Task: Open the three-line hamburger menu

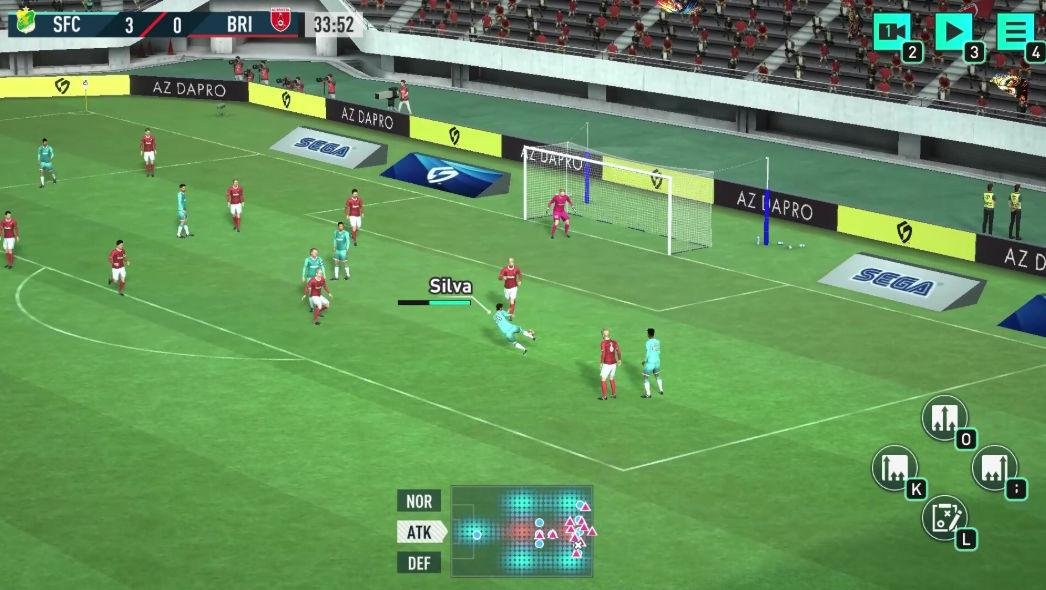Action: (1014, 32)
